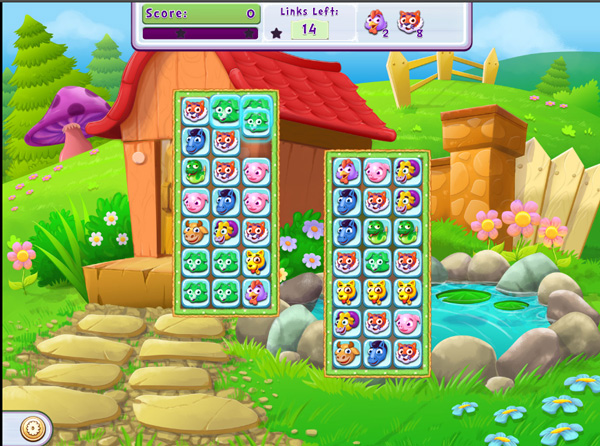Select the green bunny tile on the right board
The image size is (600, 446).
pos(377,261)
